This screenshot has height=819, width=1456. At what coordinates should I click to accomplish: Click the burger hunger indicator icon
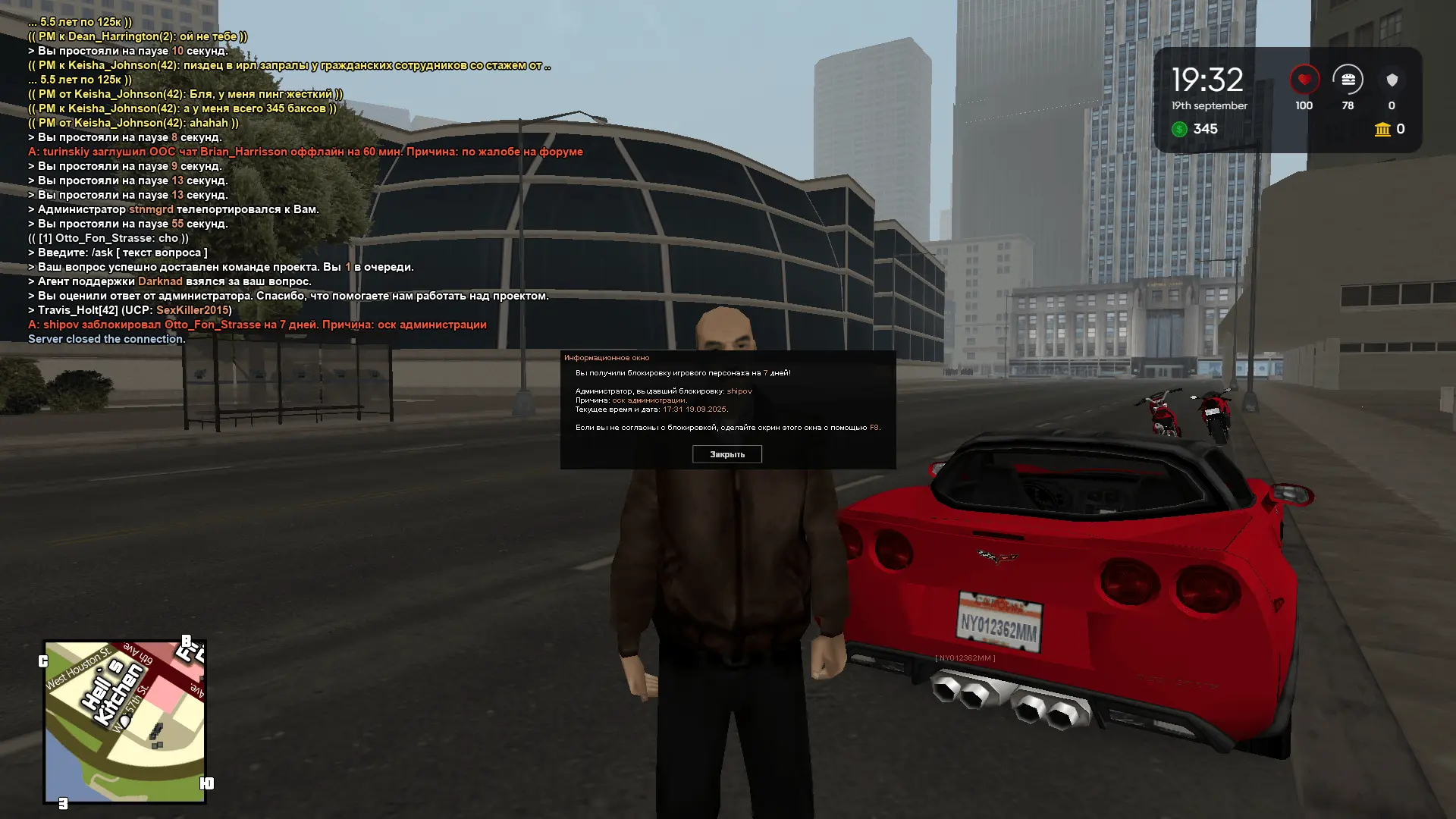1348,79
